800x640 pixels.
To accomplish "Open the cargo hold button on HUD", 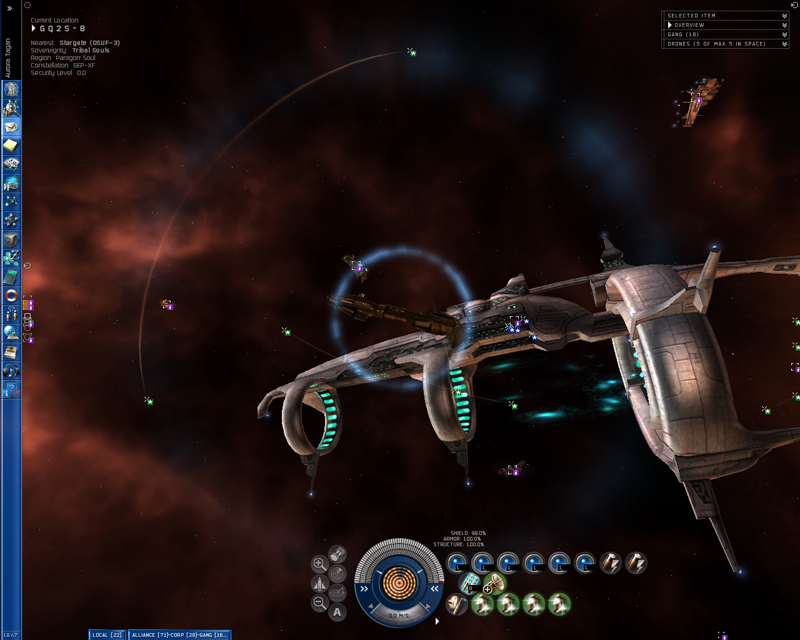I will pos(338,554).
